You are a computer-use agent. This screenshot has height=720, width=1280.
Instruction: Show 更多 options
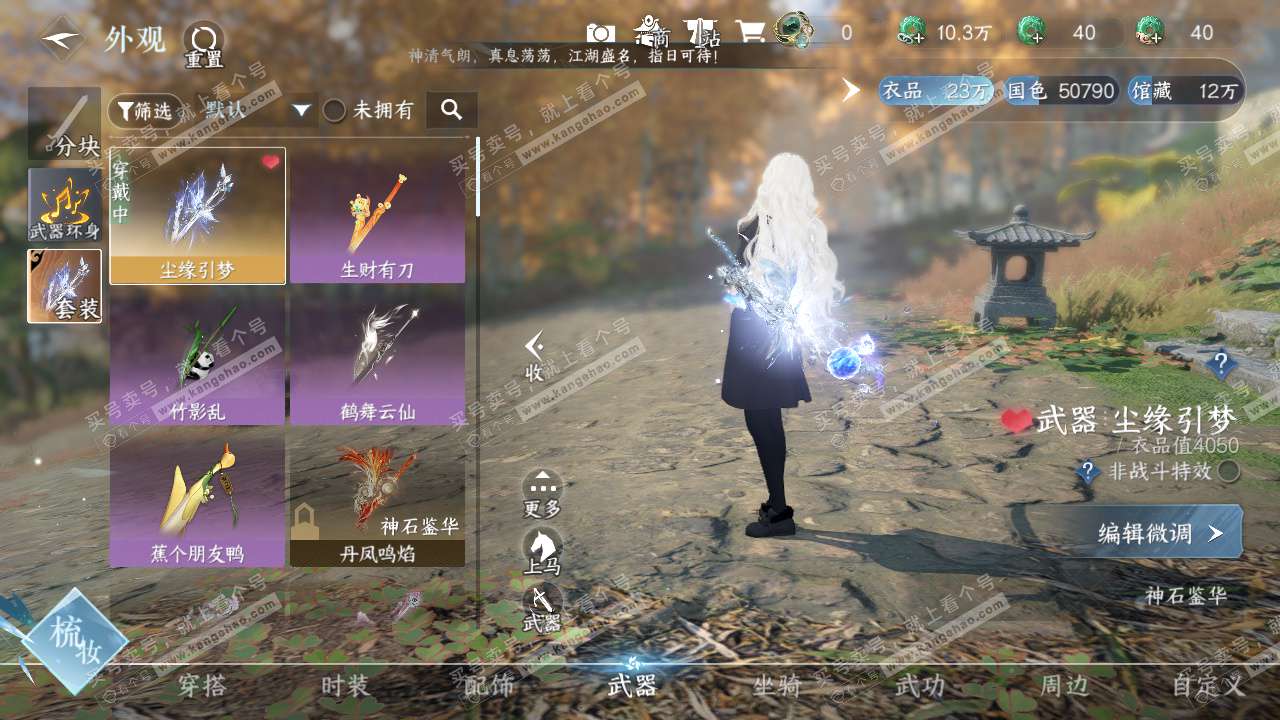542,494
